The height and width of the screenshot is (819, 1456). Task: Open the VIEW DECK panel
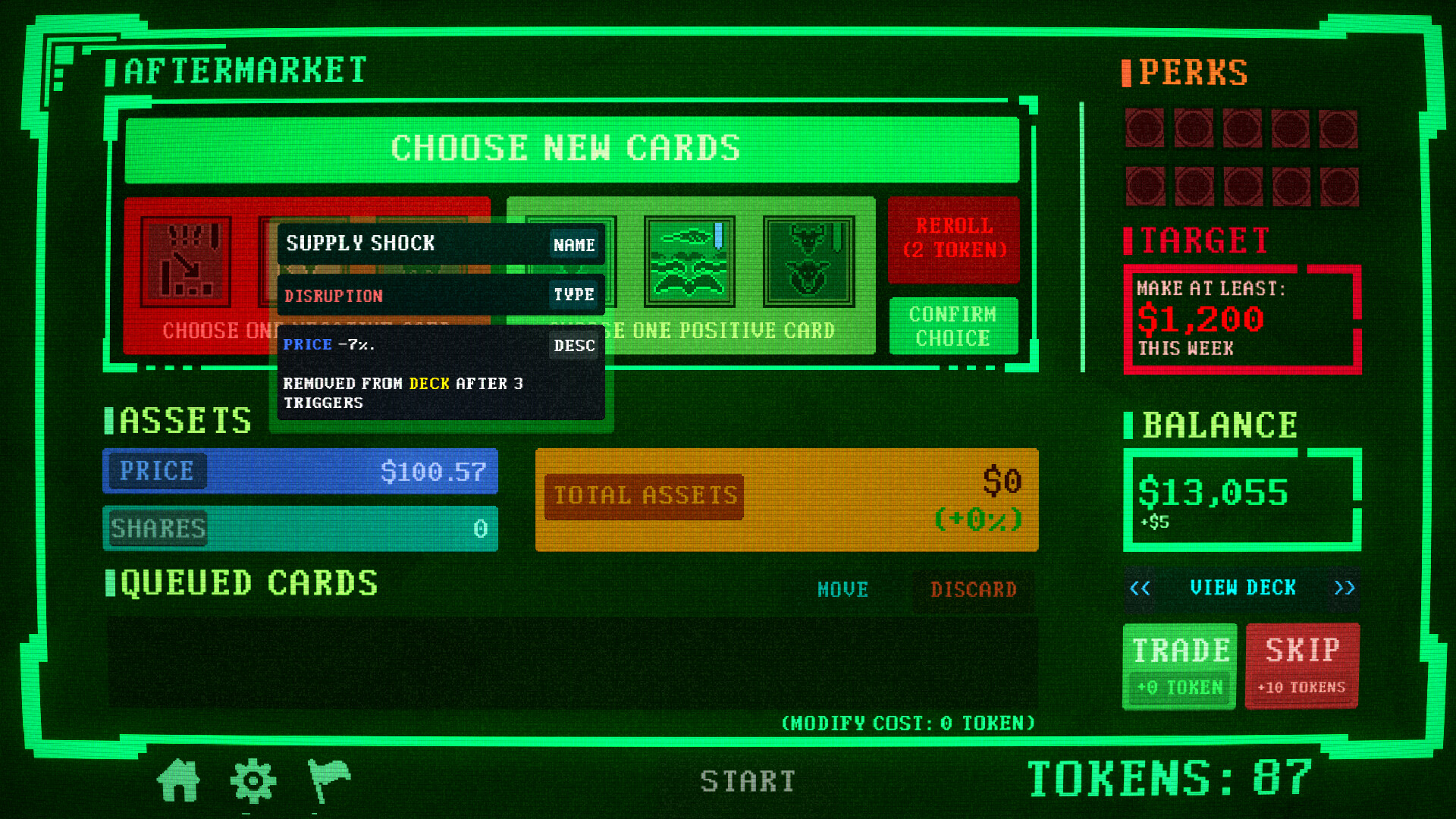[x=1244, y=588]
